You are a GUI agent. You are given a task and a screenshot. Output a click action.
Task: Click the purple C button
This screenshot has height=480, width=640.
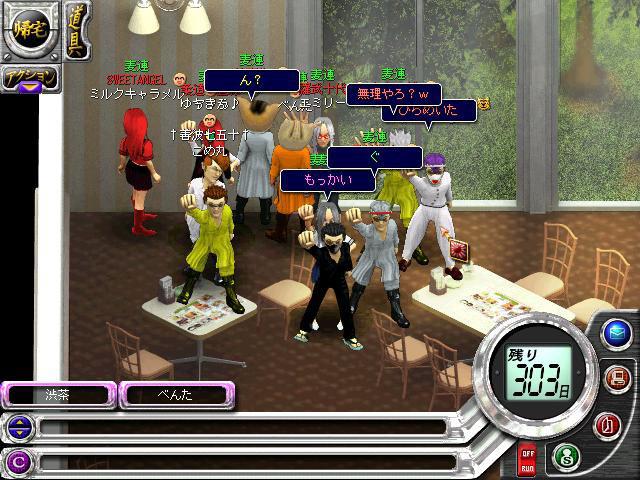[19, 461]
